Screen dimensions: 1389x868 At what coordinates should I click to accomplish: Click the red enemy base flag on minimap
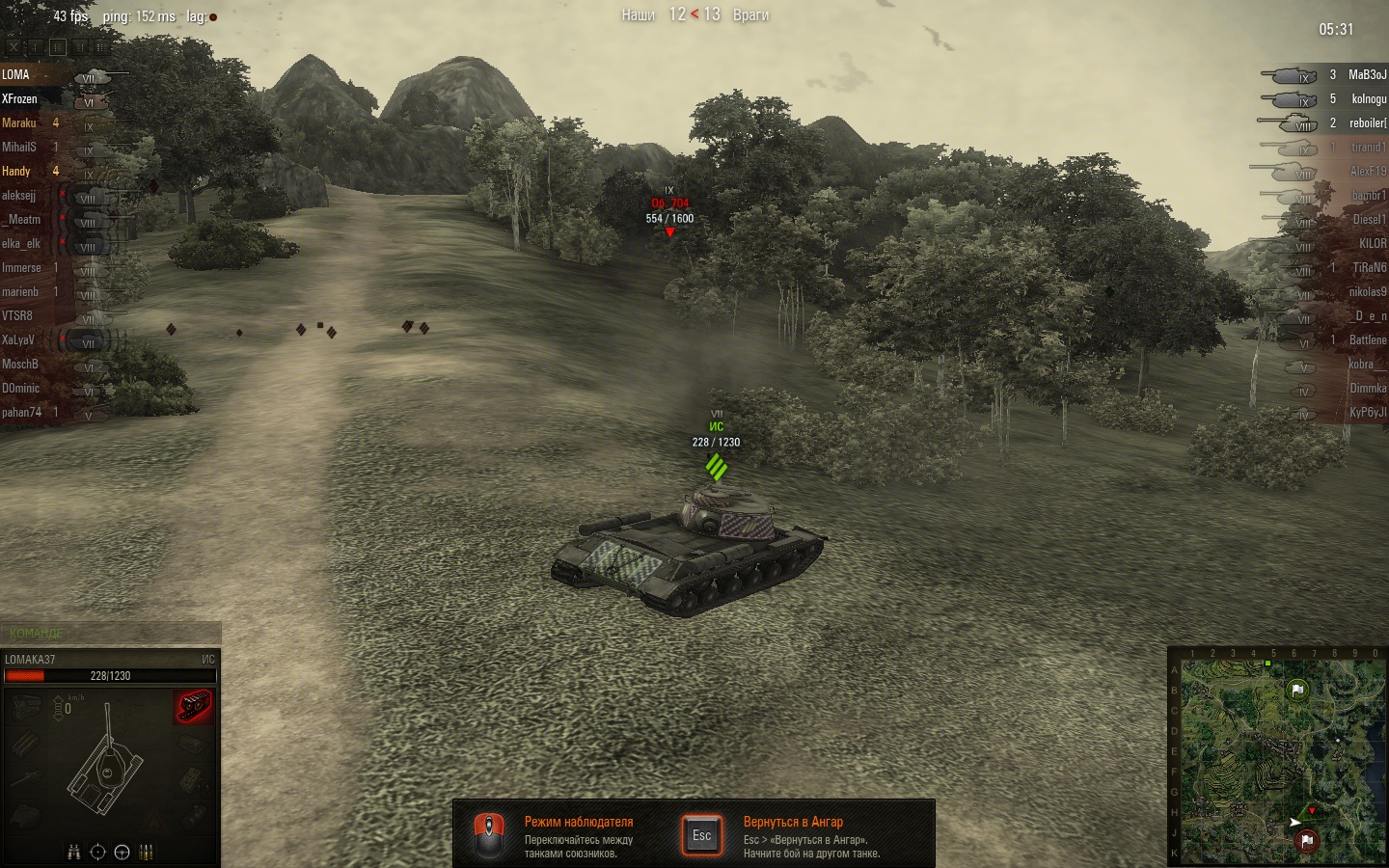(1307, 840)
